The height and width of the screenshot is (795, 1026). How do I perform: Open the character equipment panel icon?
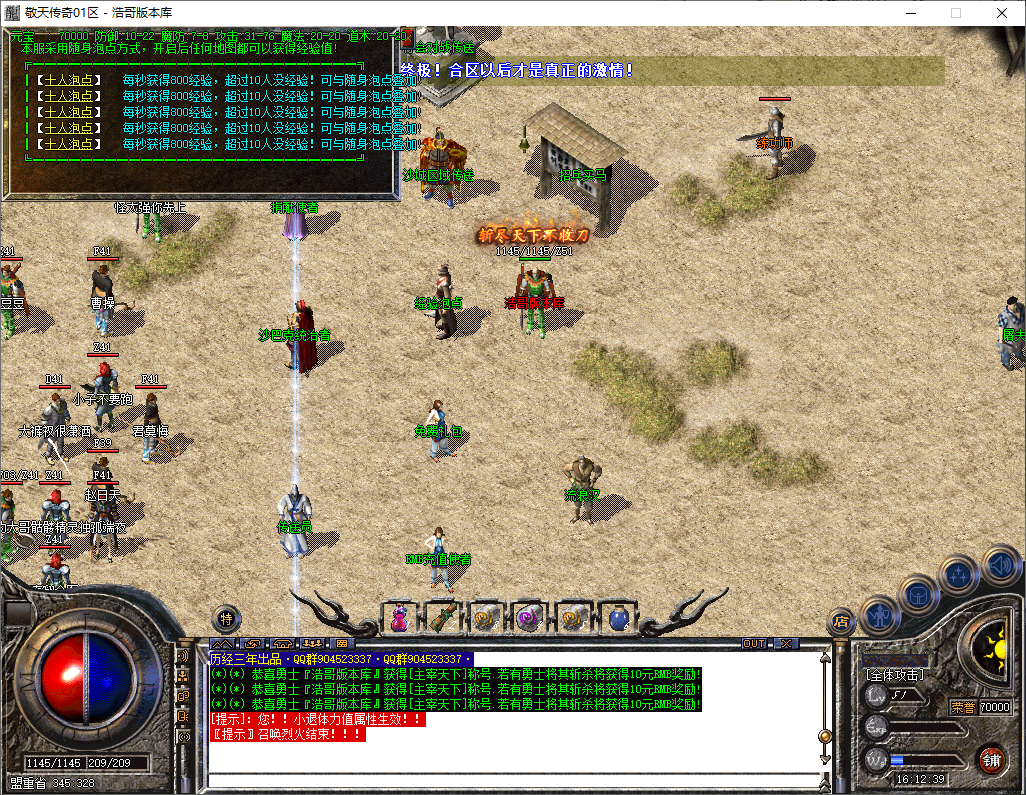coord(879,614)
